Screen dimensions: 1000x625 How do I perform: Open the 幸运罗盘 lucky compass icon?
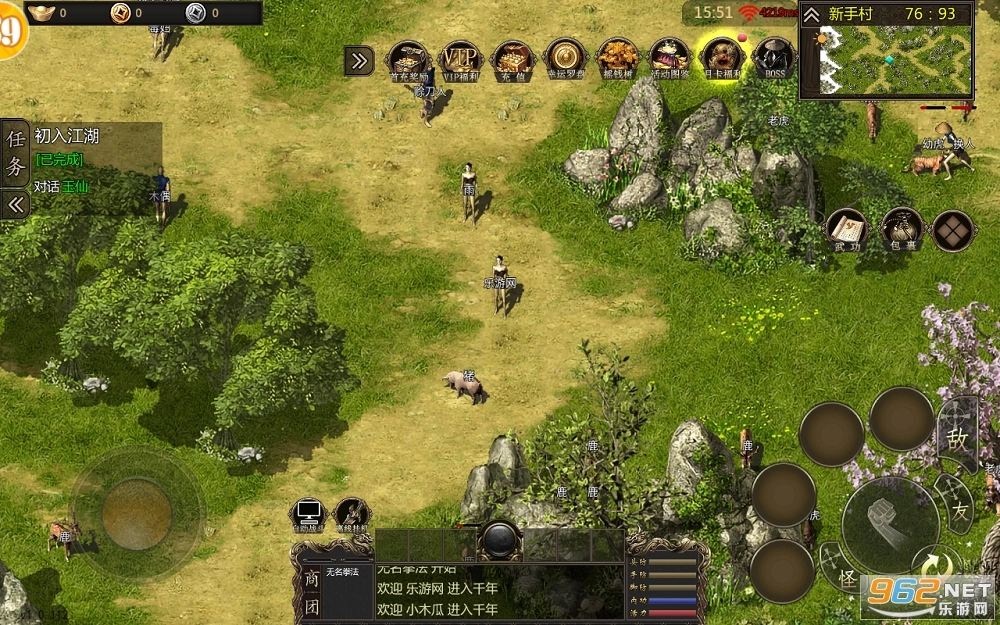565,59
